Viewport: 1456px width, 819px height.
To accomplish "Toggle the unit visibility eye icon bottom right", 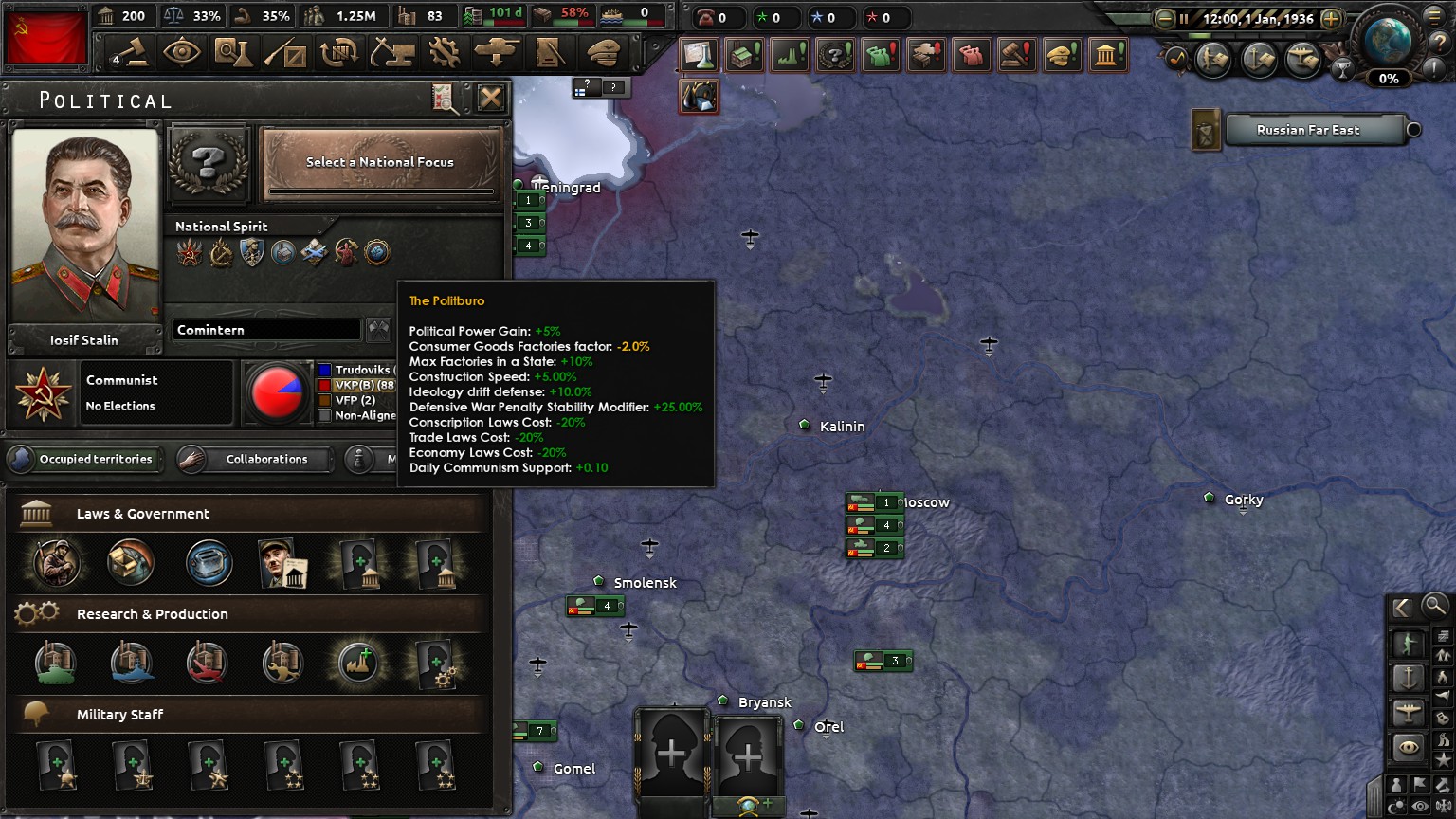I will [x=1408, y=745].
